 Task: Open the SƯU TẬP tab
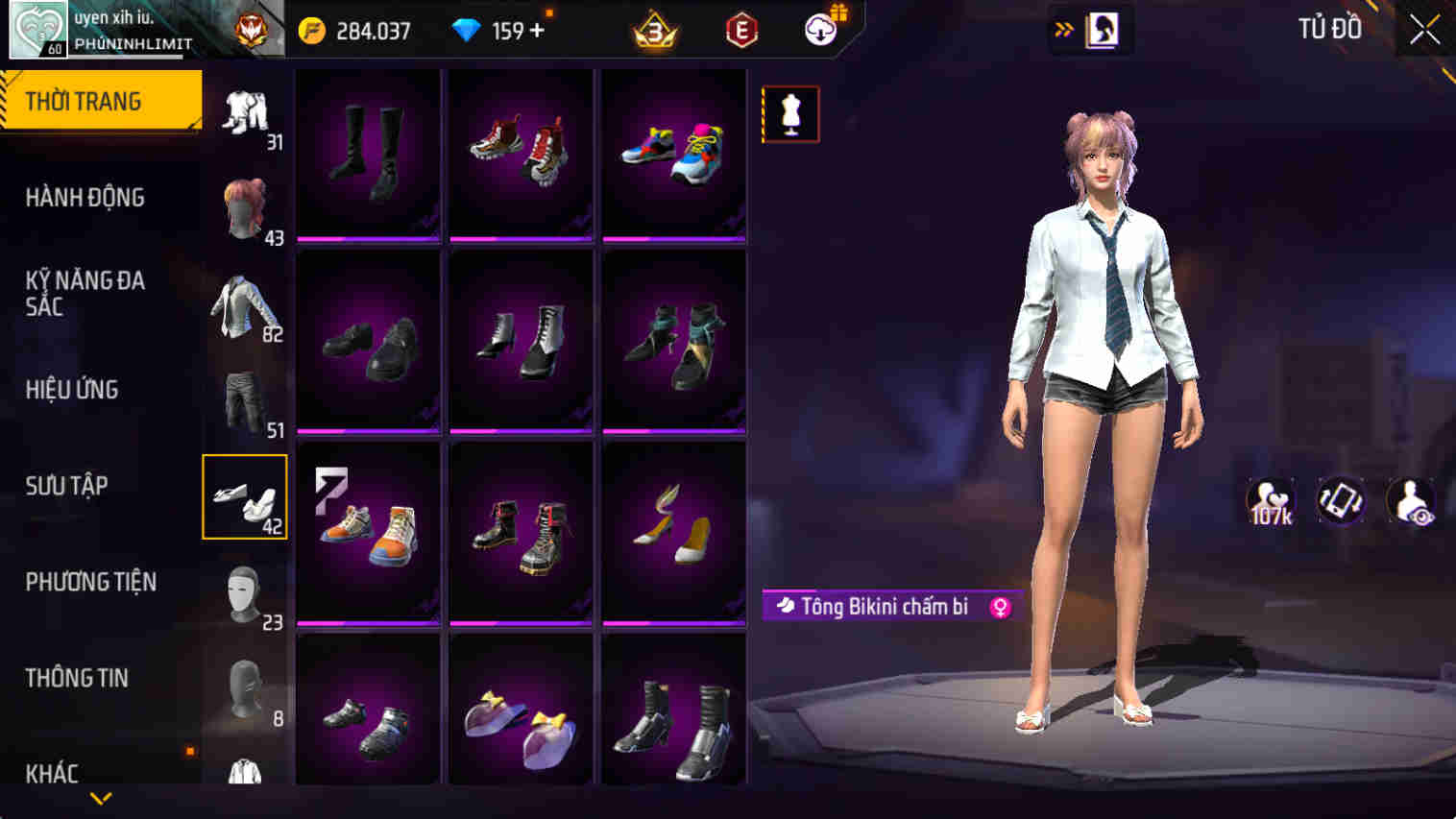[67, 486]
